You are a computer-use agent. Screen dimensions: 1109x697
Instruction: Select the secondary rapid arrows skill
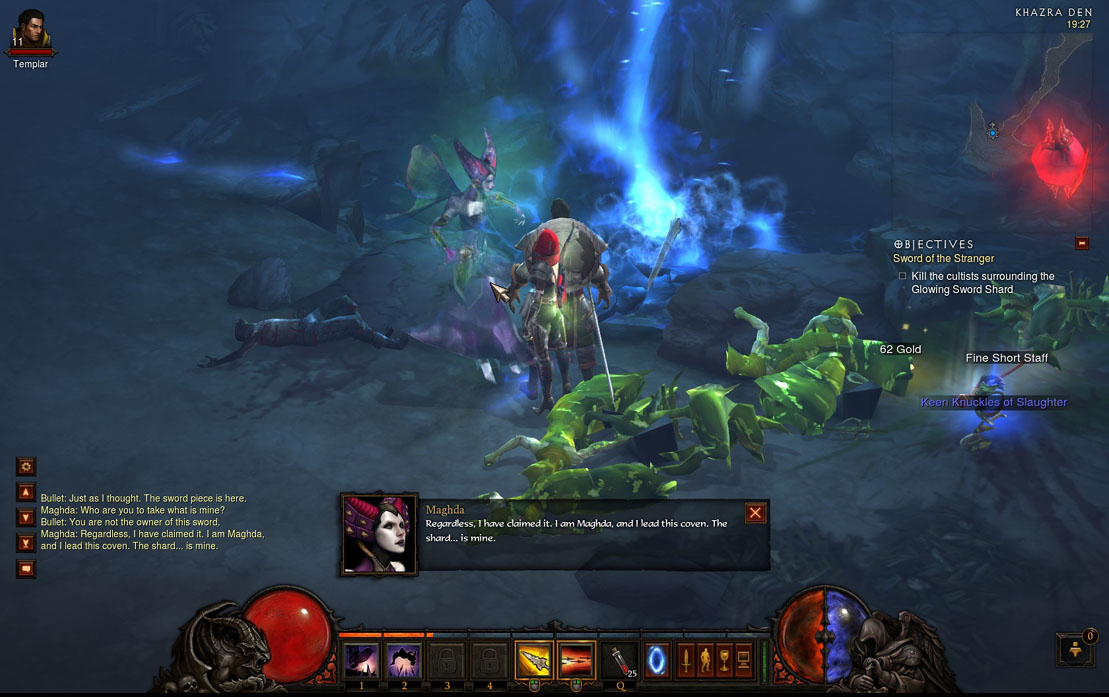tap(576, 660)
